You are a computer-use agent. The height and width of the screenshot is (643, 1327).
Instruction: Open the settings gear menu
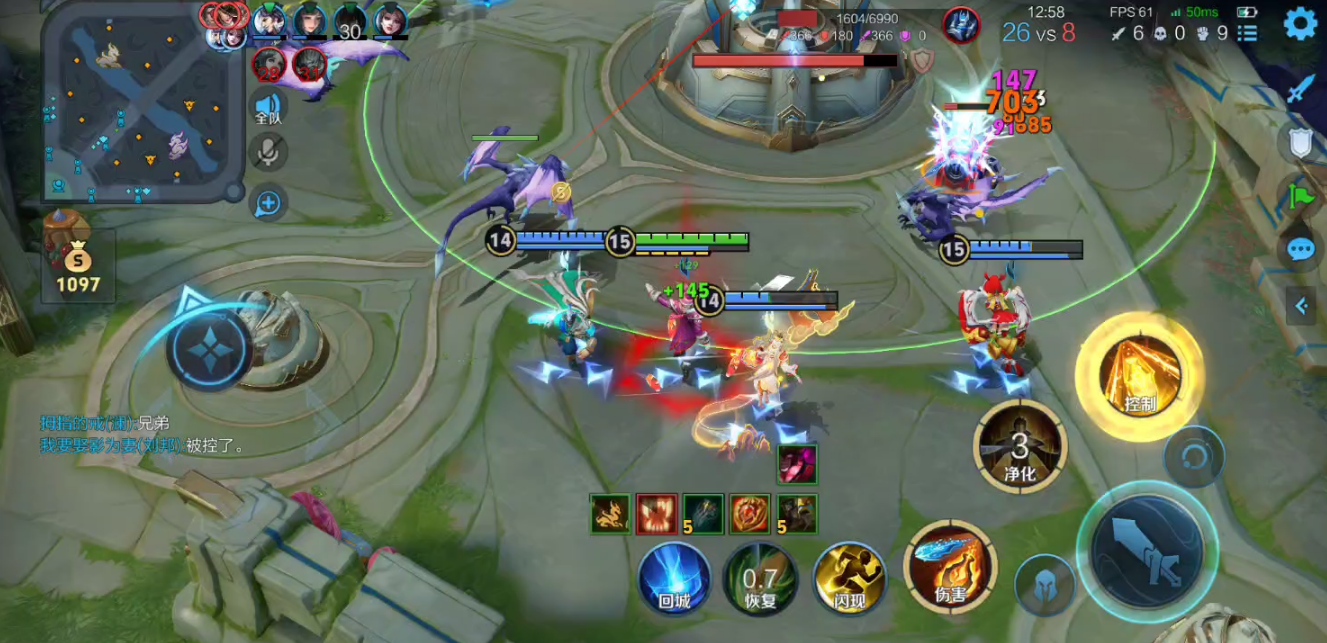[x=1299, y=23]
